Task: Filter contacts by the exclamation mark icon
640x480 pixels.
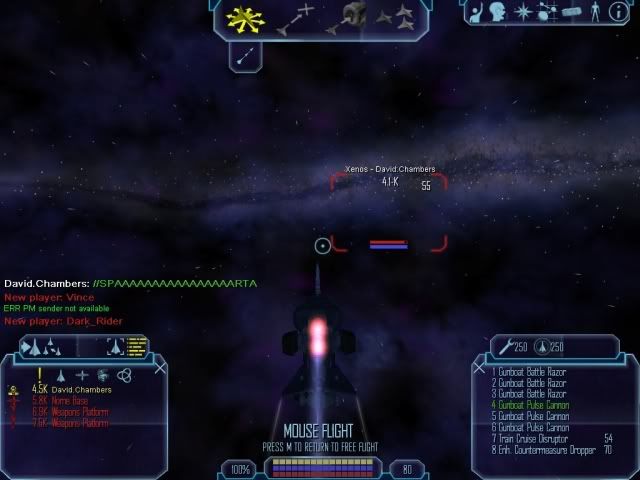Action: click(x=41, y=374)
